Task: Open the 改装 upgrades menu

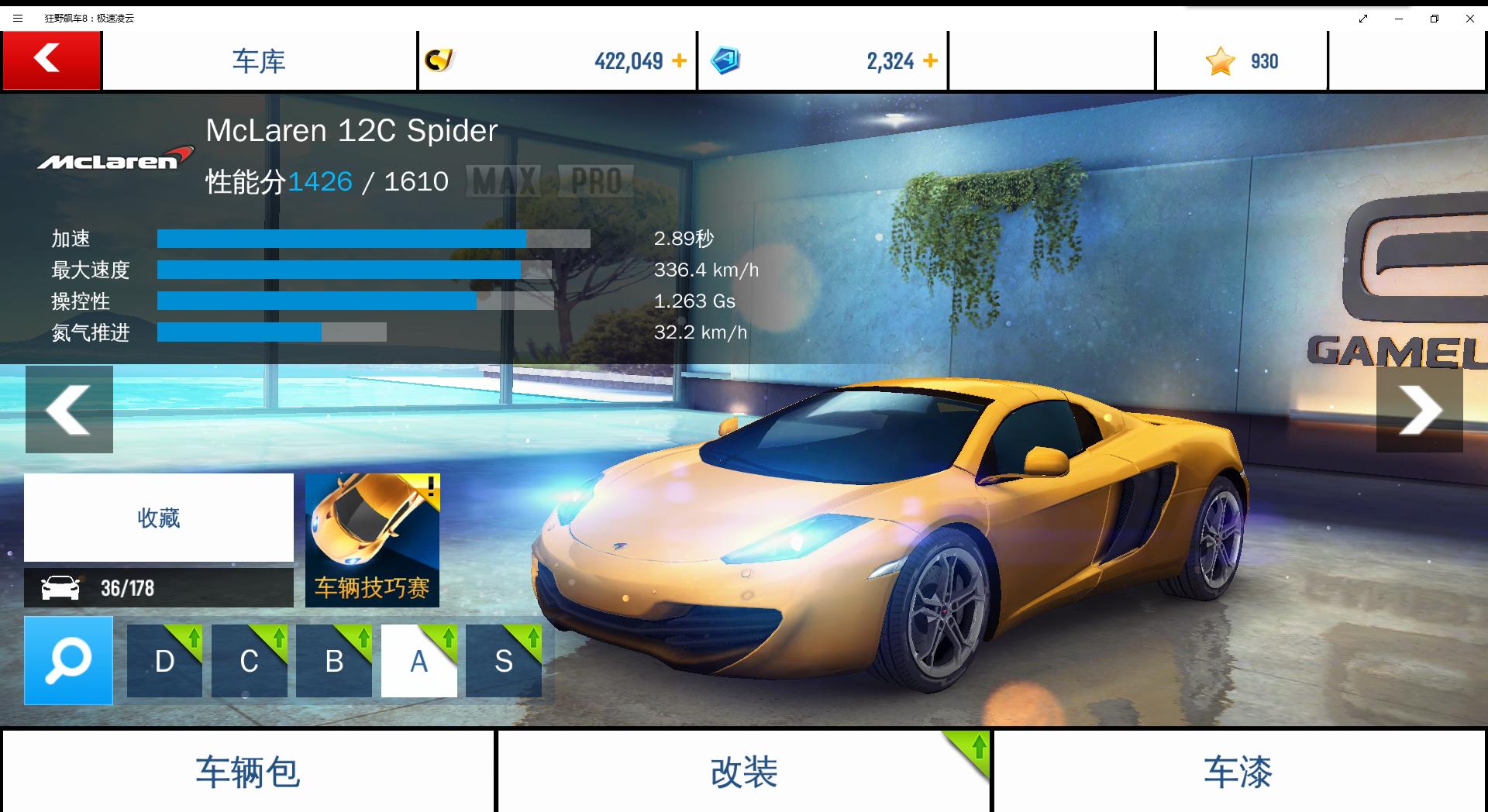Action: point(744,772)
